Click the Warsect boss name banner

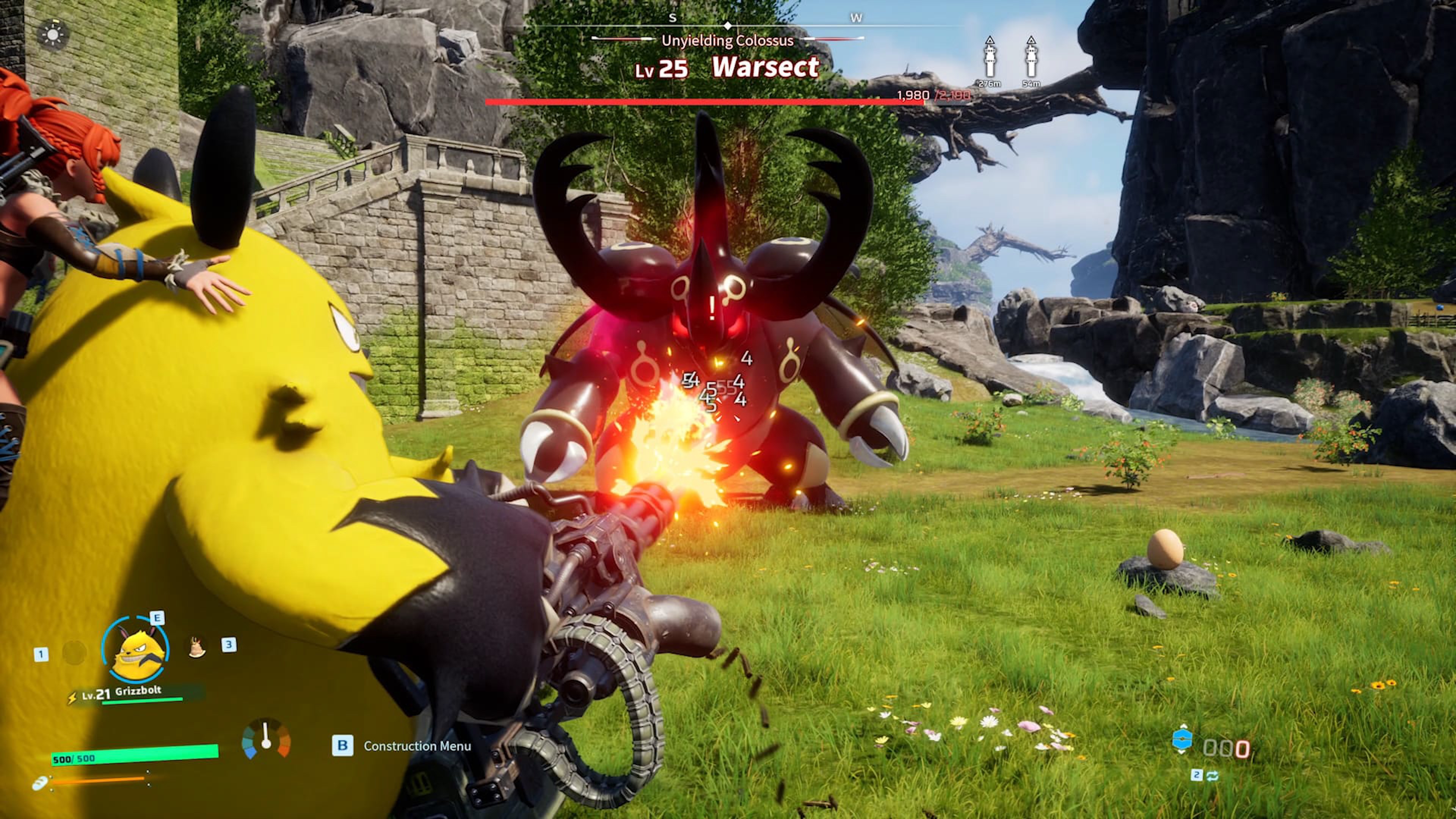[x=765, y=67]
